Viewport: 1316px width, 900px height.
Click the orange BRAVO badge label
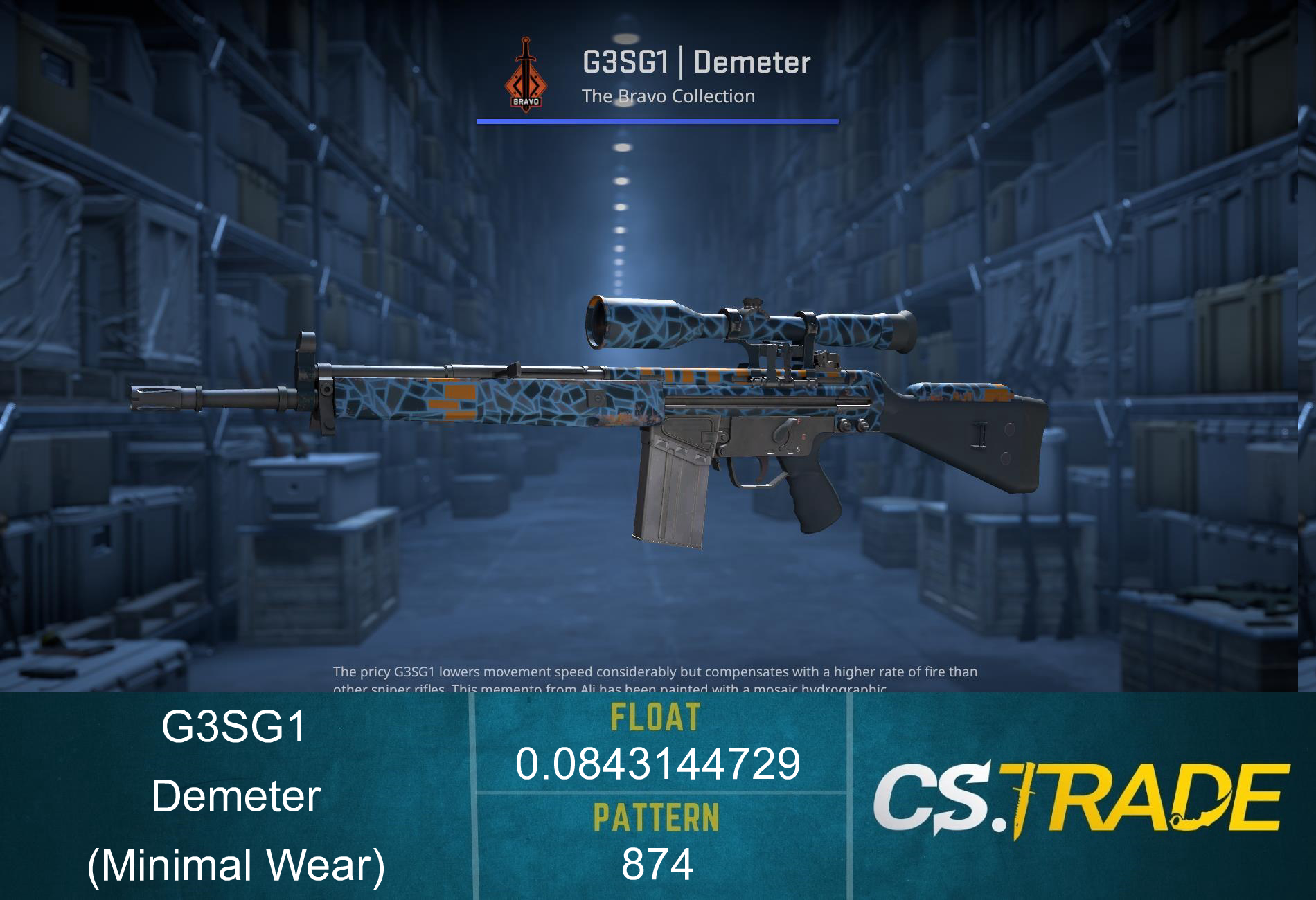[527, 102]
